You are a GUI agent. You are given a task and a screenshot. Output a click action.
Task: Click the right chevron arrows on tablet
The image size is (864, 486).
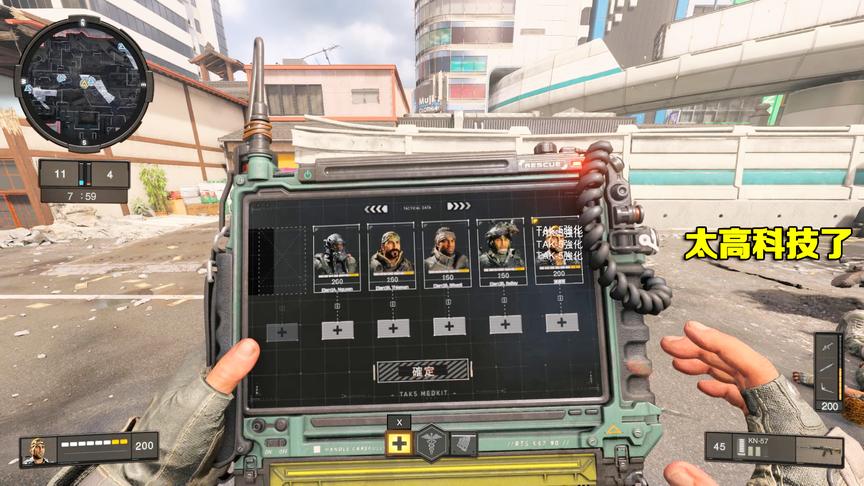[458, 207]
